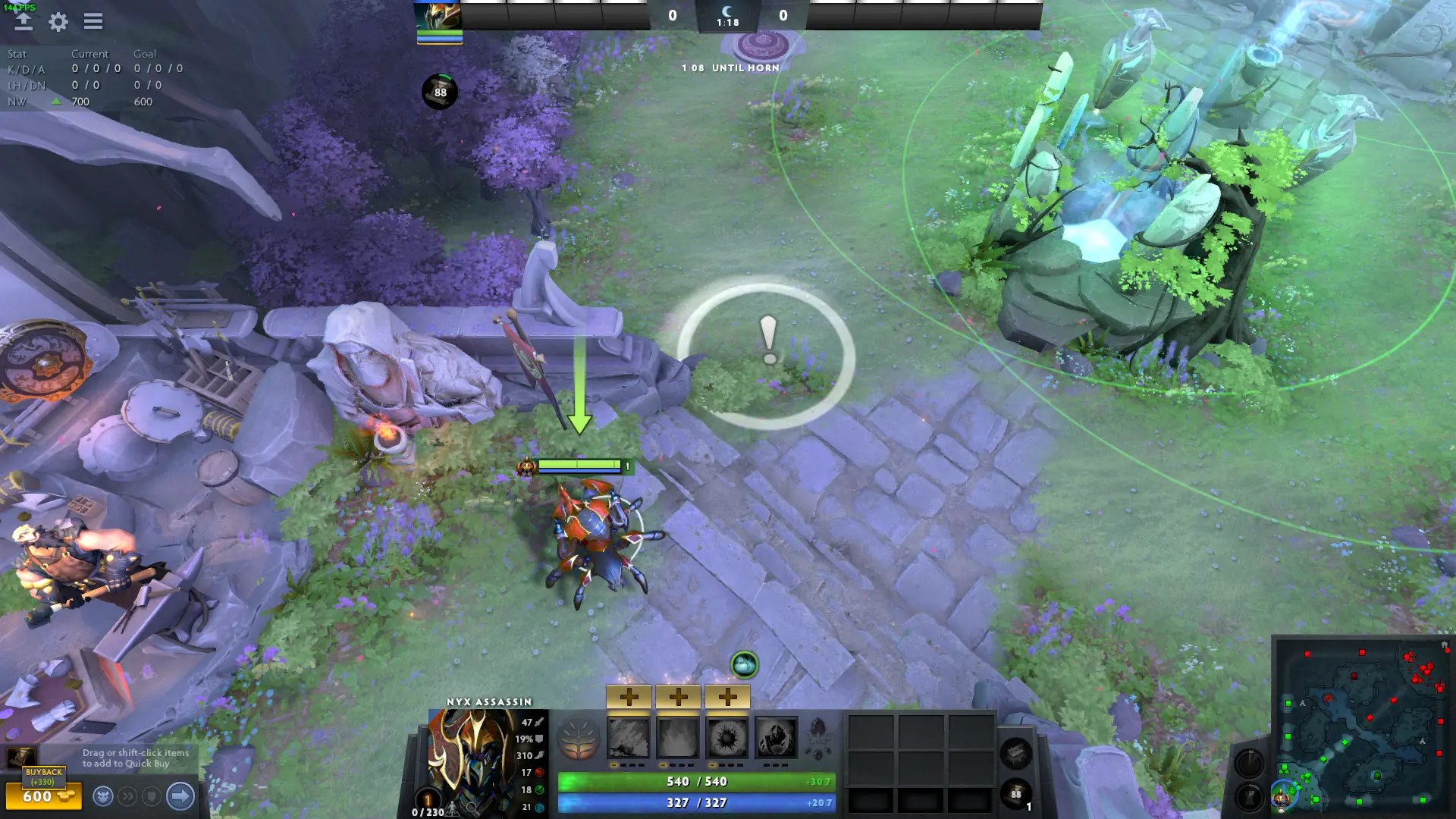Click the upload replay icon top-left
The width and height of the screenshot is (1456, 819).
click(x=22, y=21)
